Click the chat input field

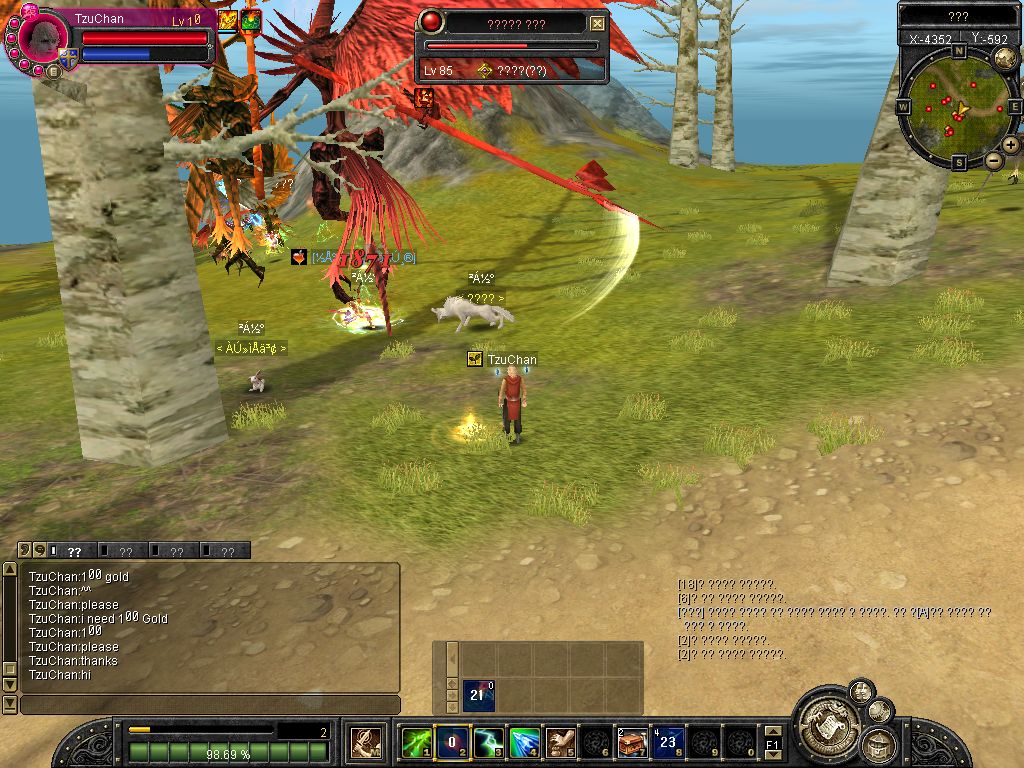click(x=210, y=705)
